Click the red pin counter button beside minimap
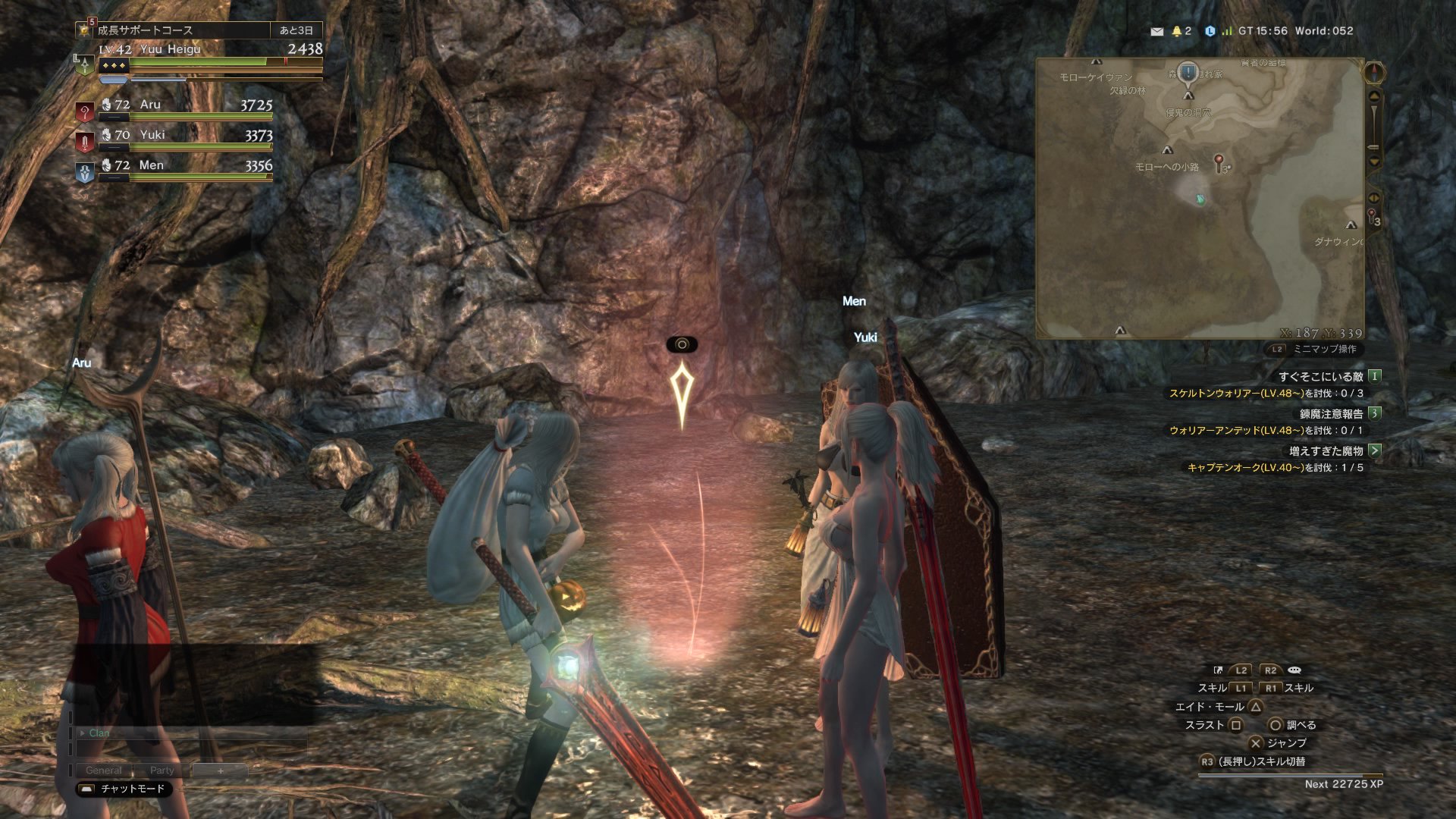Image resolution: width=1456 pixels, height=819 pixels. point(1373,218)
